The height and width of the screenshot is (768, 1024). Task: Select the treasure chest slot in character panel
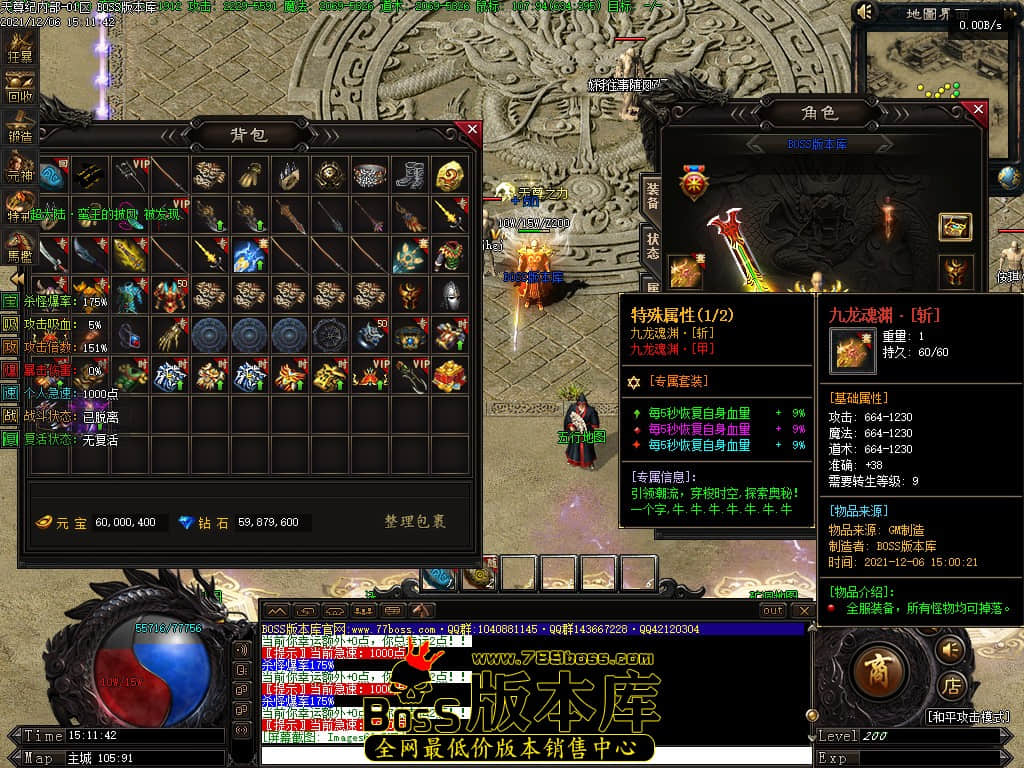pyautogui.click(x=955, y=227)
